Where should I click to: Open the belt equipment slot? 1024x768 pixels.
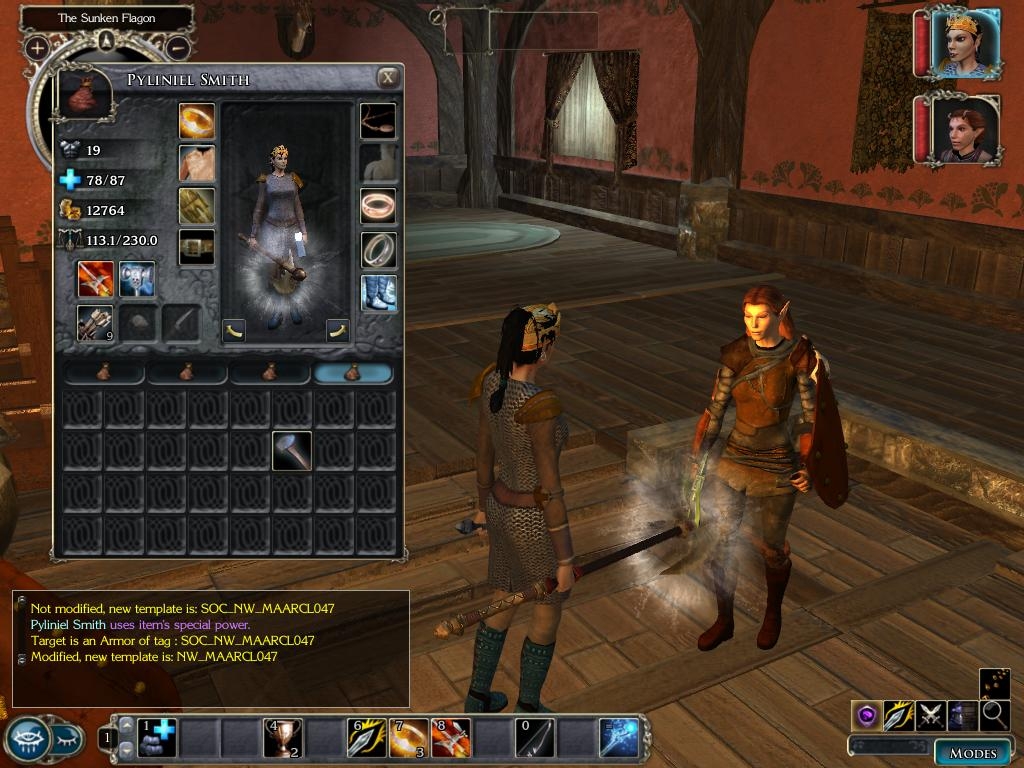pyautogui.click(x=197, y=247)
